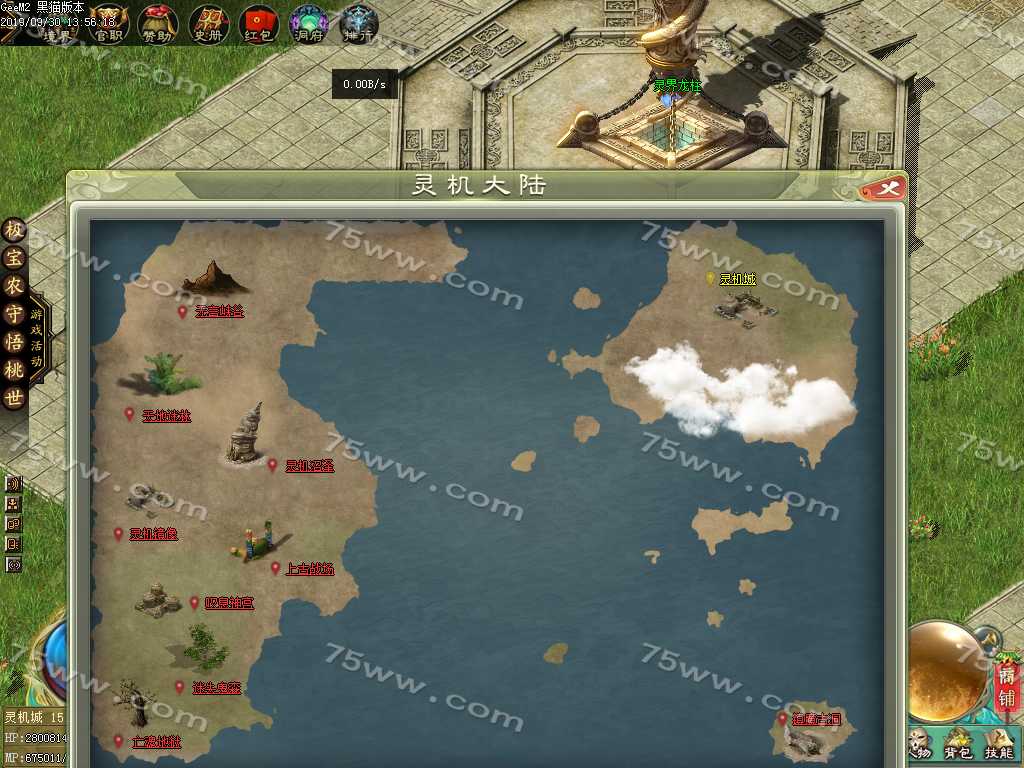Open the 史册 chronicle icon

208,22
